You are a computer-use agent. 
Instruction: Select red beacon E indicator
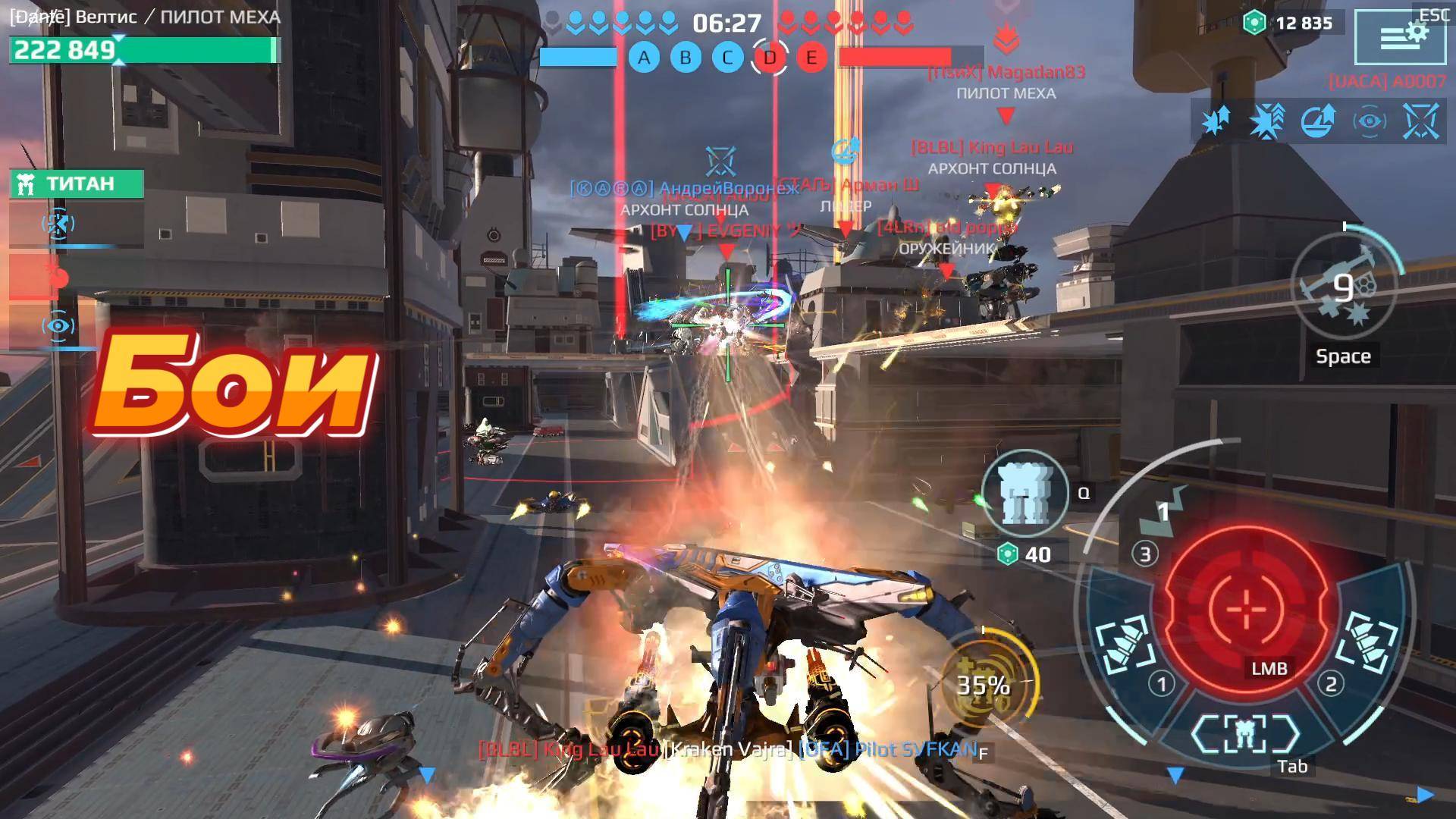pos(811,58)
